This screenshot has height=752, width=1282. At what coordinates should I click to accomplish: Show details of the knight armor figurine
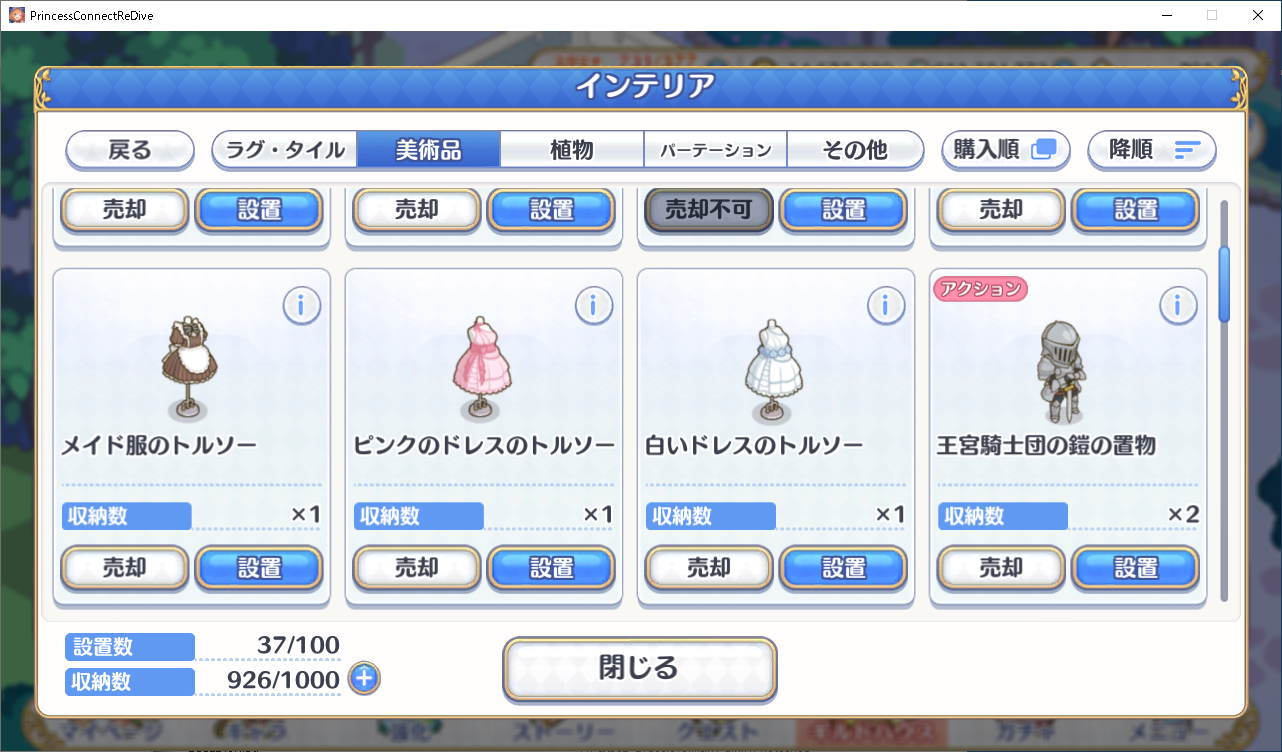pos(1178,306)
